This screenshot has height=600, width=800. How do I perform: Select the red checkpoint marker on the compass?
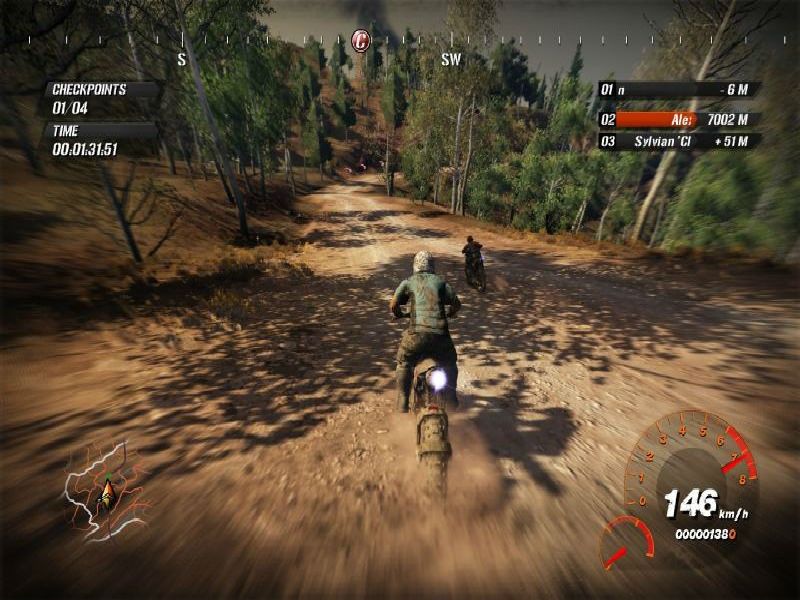point(361,41)
